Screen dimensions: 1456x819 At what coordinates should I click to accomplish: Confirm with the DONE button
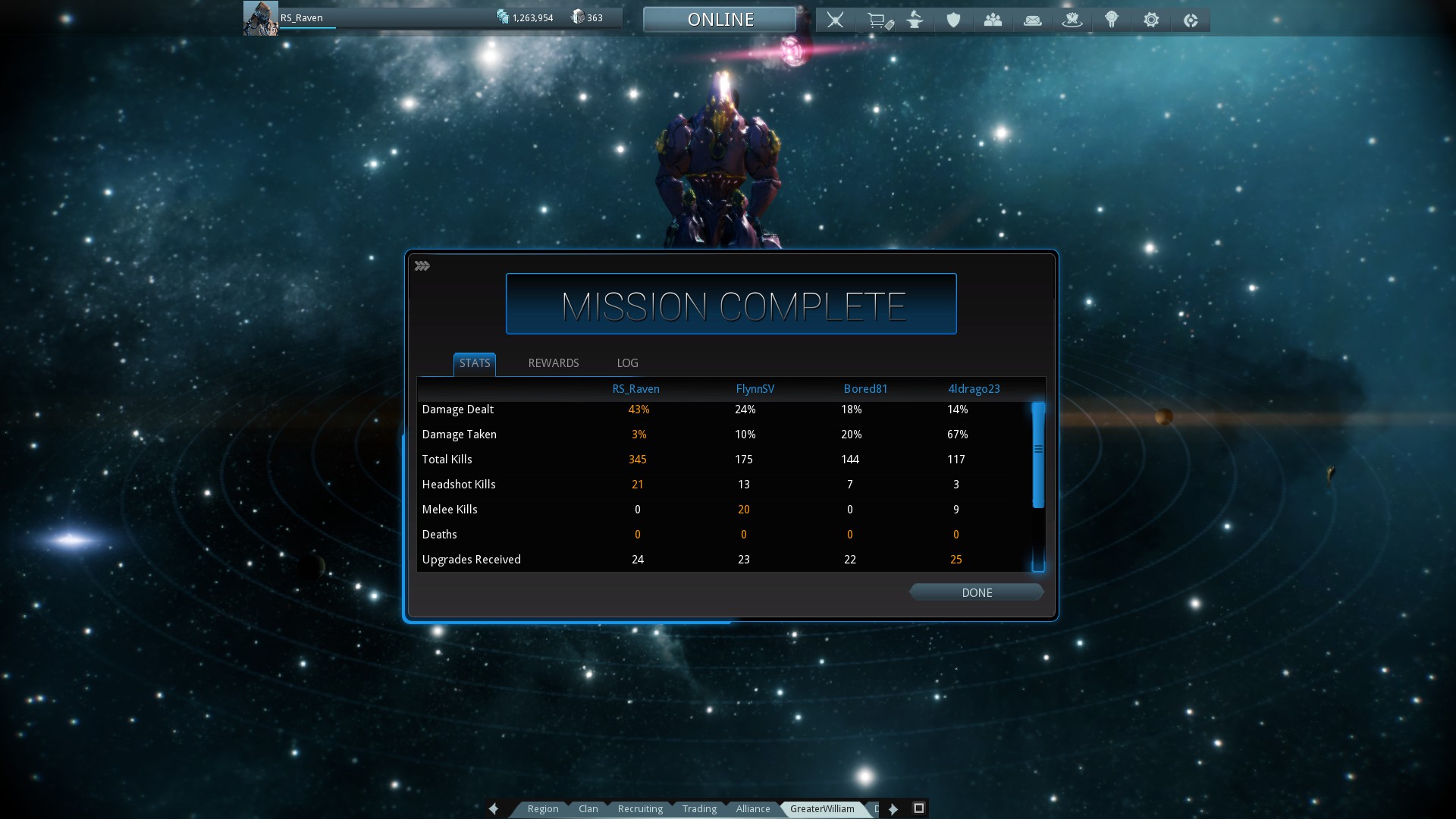(x=976, y=592)
